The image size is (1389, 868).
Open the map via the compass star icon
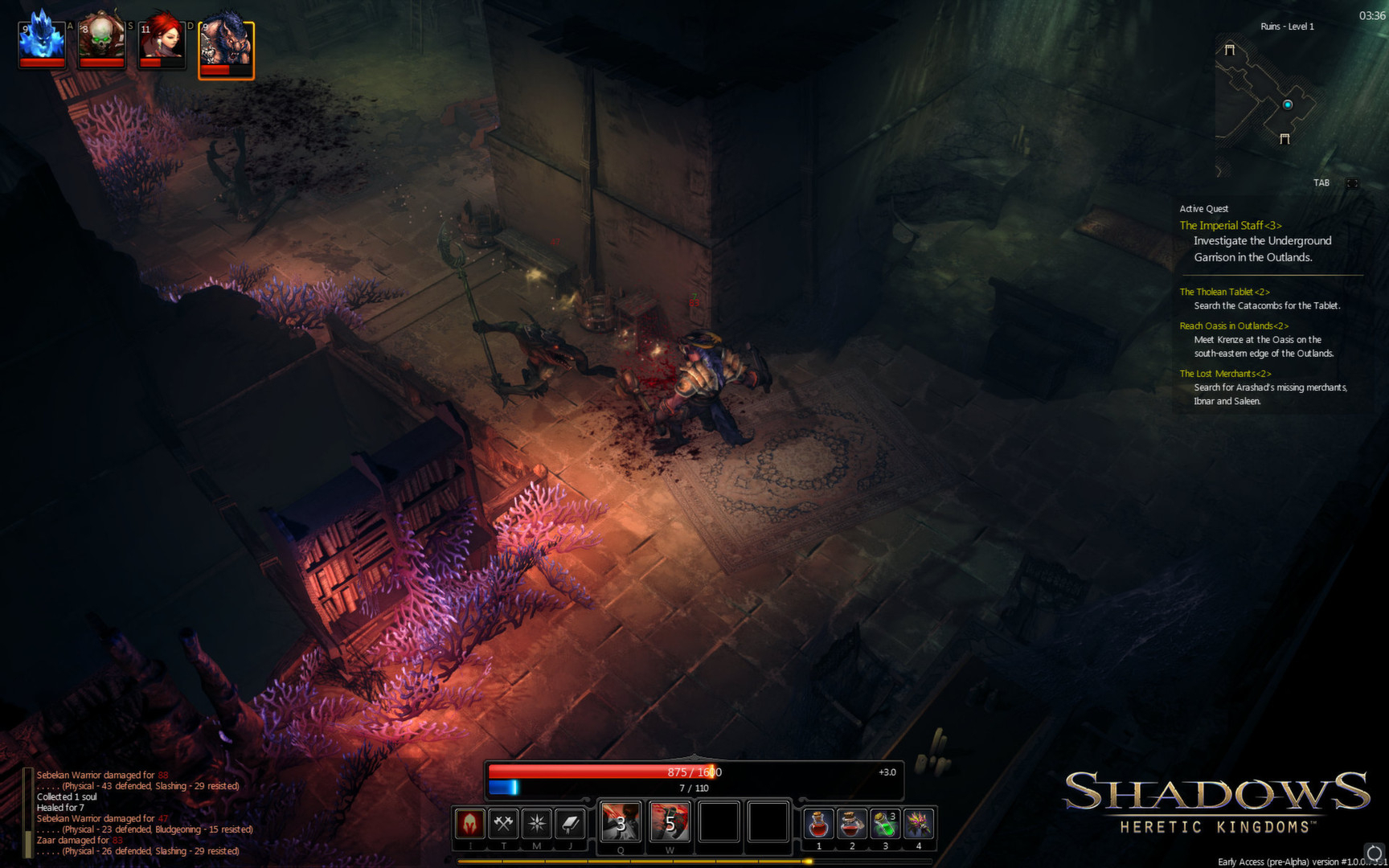537,823
